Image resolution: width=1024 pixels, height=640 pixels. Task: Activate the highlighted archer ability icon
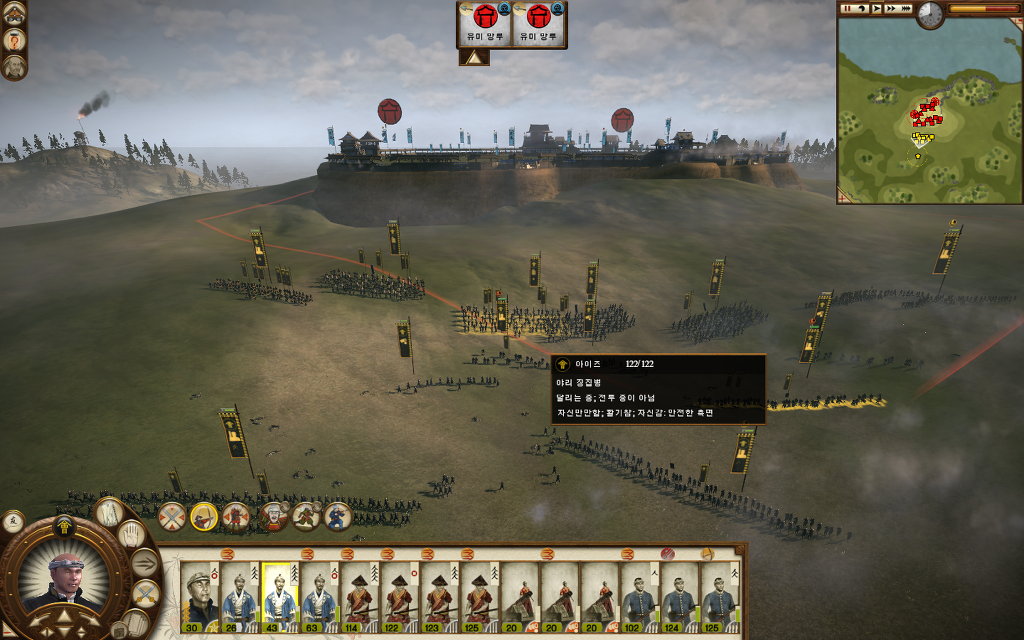point(204,516)
